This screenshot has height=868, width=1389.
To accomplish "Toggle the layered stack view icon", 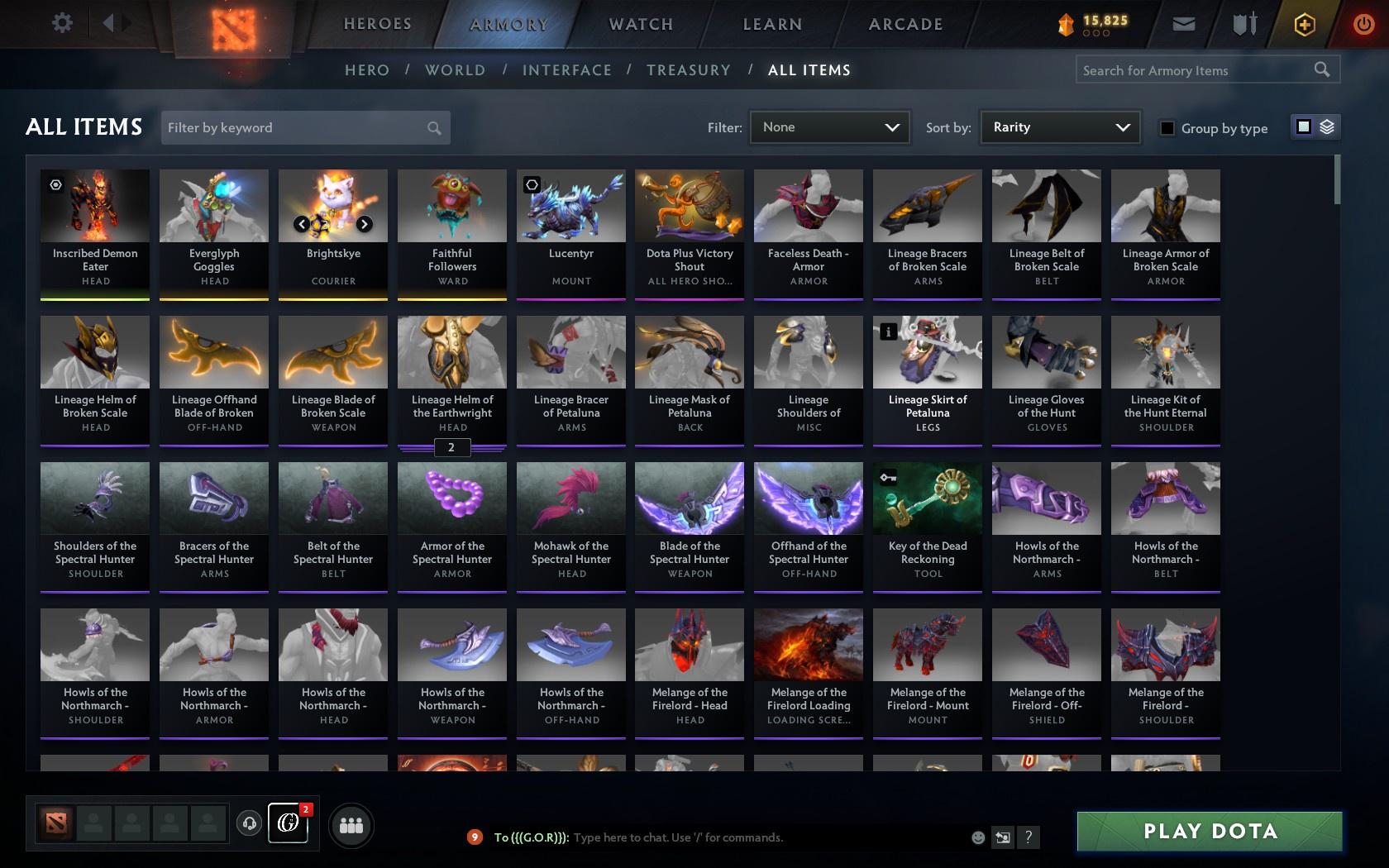I will (1326, 126).
